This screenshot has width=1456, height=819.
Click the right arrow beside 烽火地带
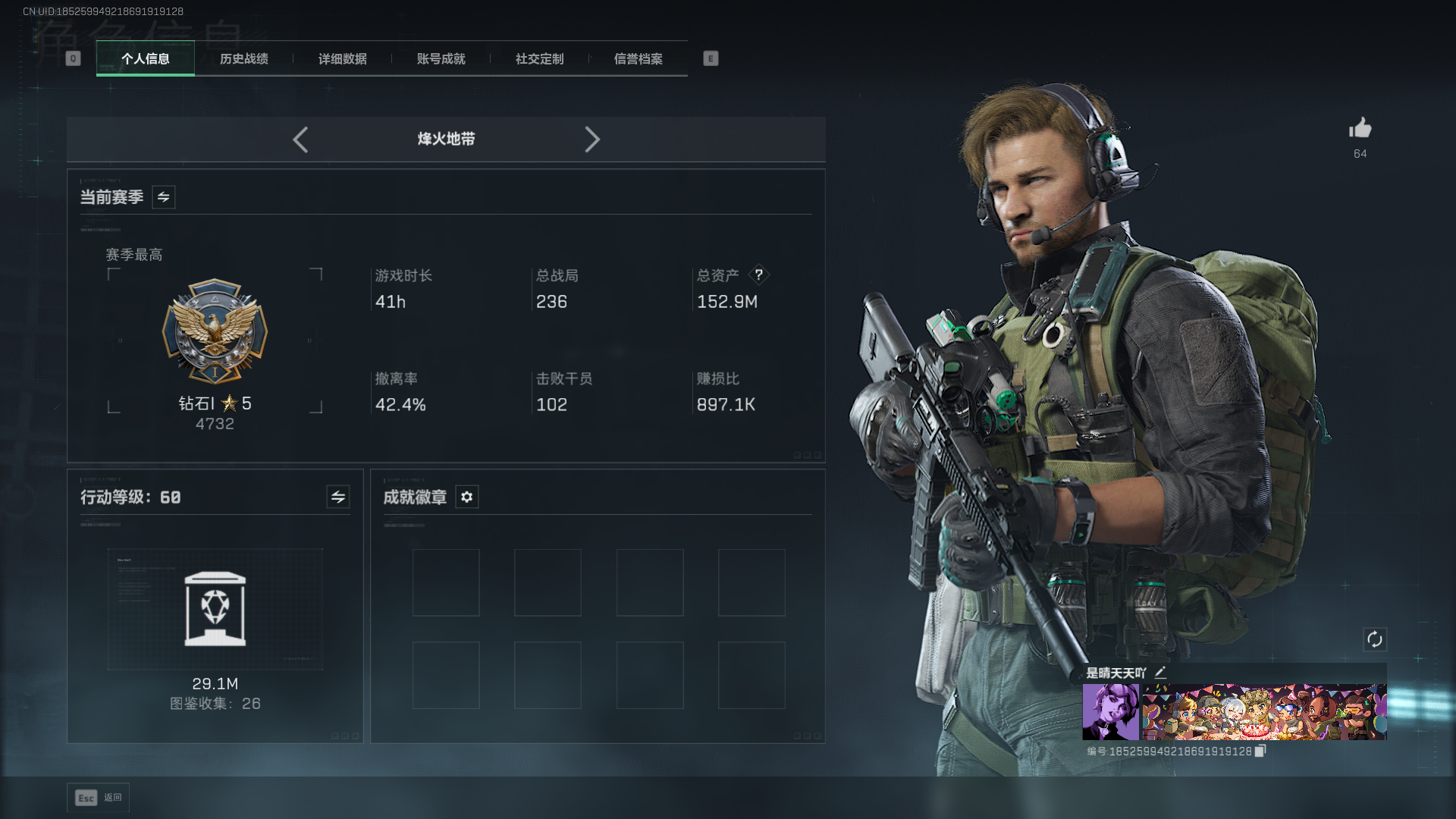[x=592, y=140]
